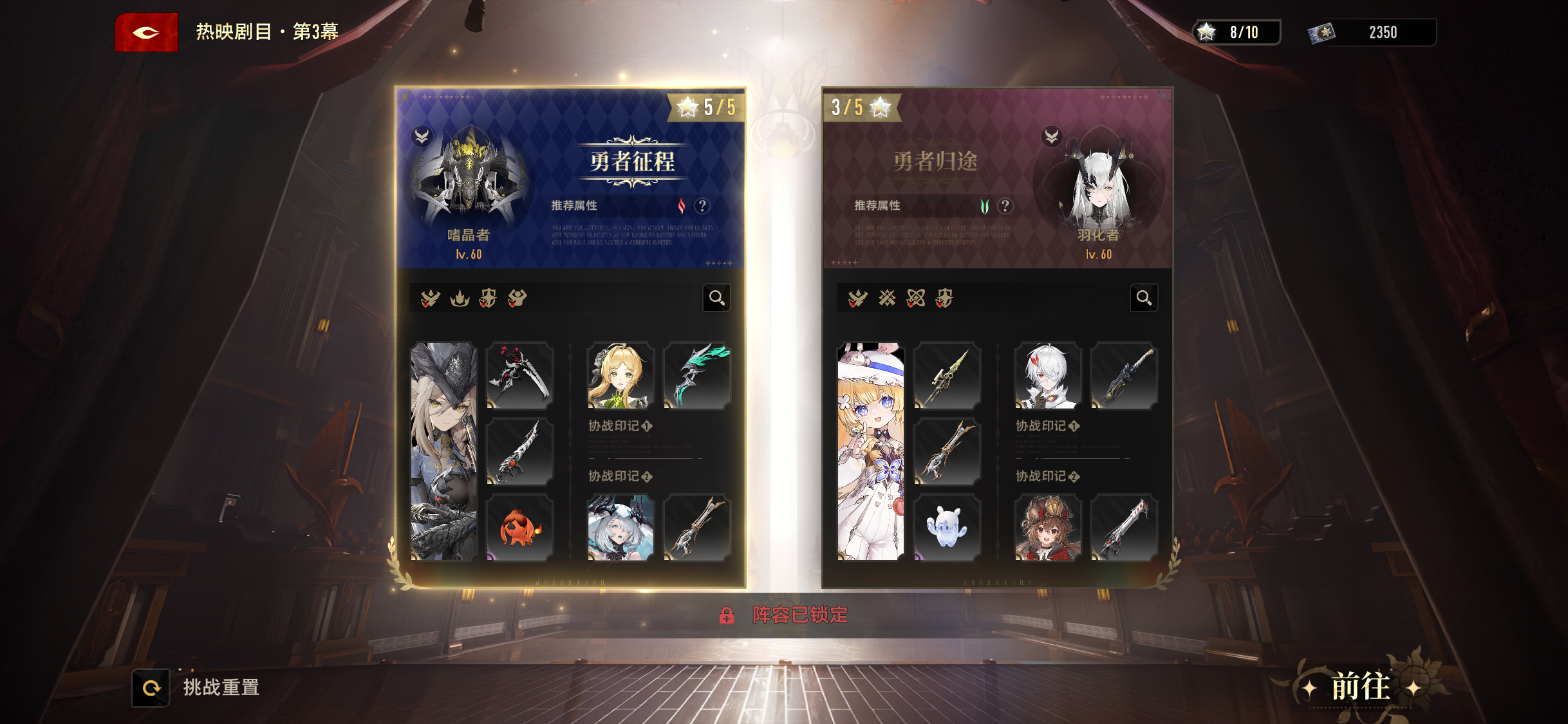Select the orbit class icon under 勇者归途

(x=917, y=298)
